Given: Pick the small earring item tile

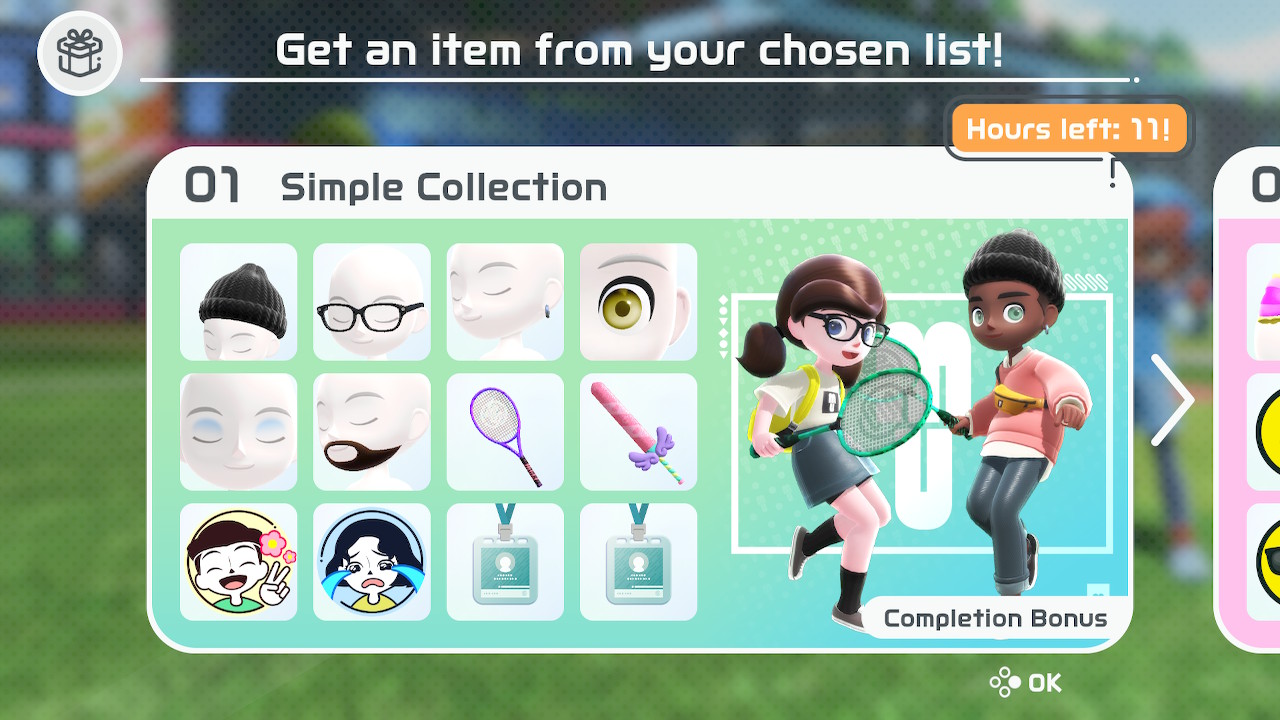Looking at the screenshot, I should 505,302.
